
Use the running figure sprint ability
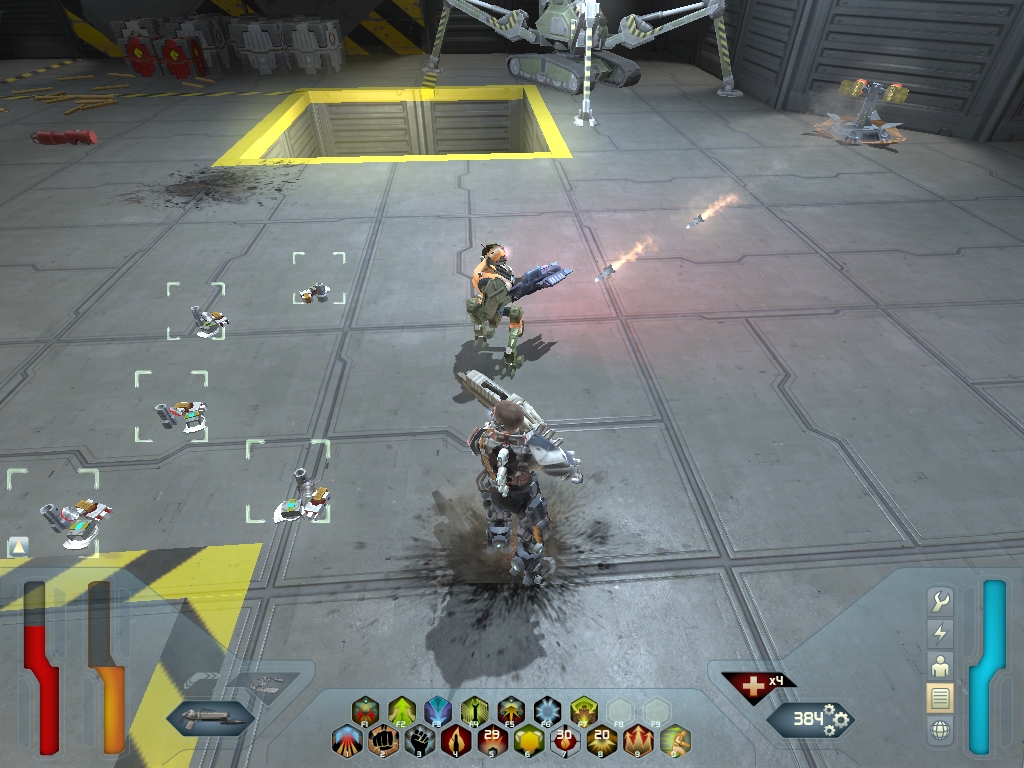675,741
